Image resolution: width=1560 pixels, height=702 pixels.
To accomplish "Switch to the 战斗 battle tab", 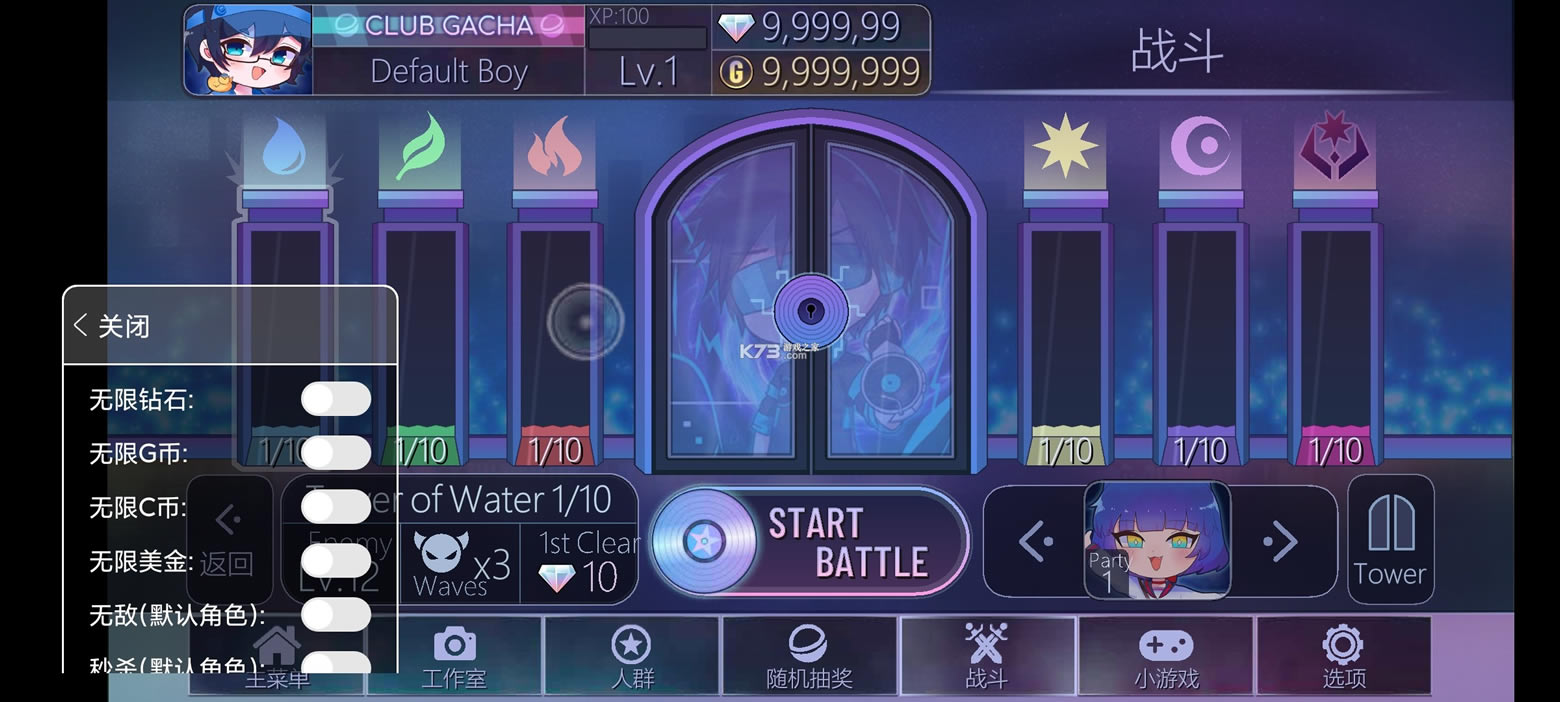I will tap(987, 657).
